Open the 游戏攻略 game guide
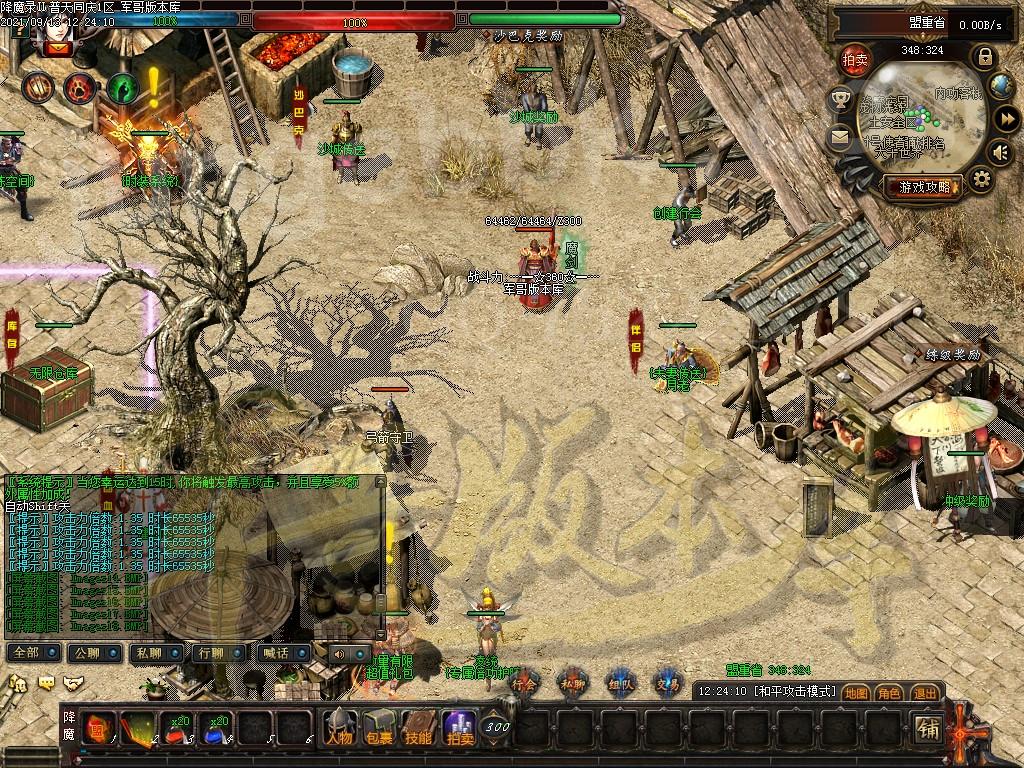 (921, 186)
